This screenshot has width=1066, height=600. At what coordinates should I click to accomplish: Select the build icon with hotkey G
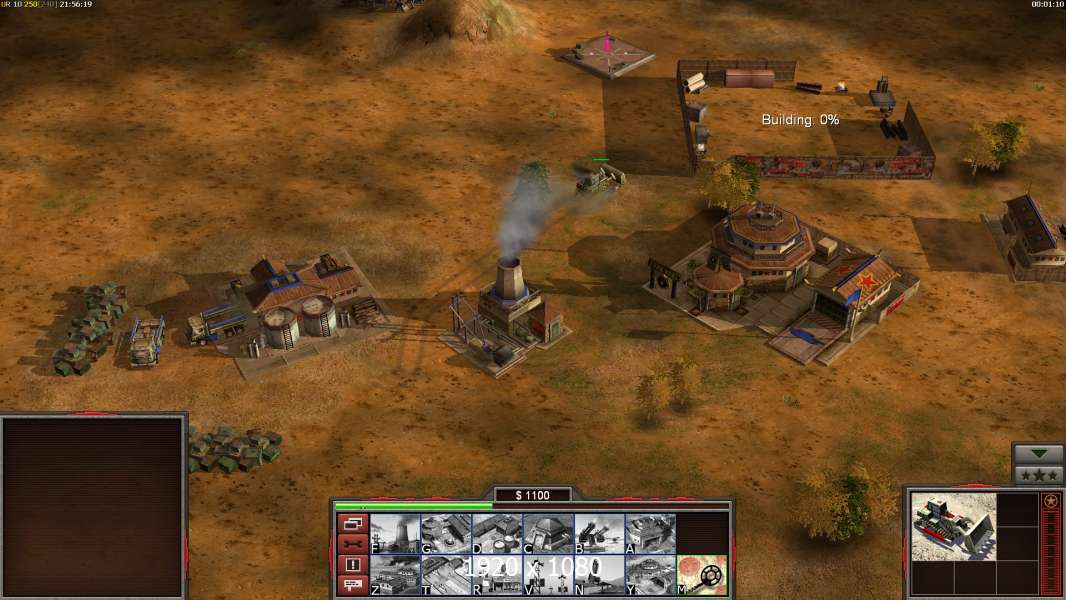click(x=446, y=534)
